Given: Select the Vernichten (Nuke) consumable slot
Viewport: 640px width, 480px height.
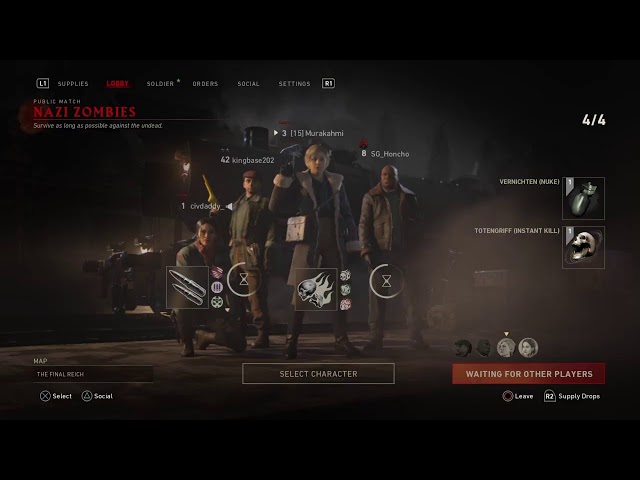Looking at the screenshot, I should point(583,199).
